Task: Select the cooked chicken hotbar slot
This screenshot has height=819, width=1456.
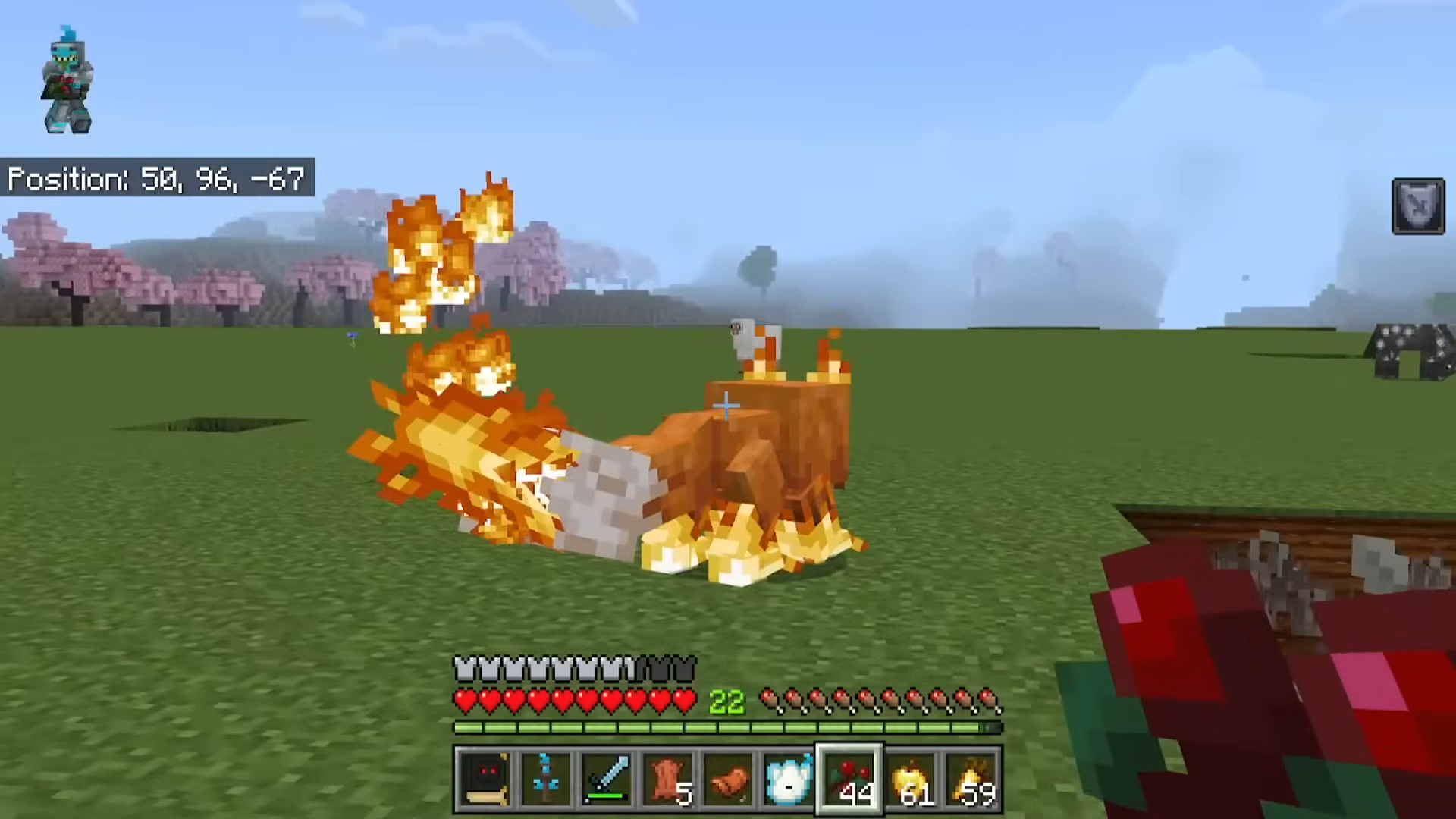Action: coord(728,780)
